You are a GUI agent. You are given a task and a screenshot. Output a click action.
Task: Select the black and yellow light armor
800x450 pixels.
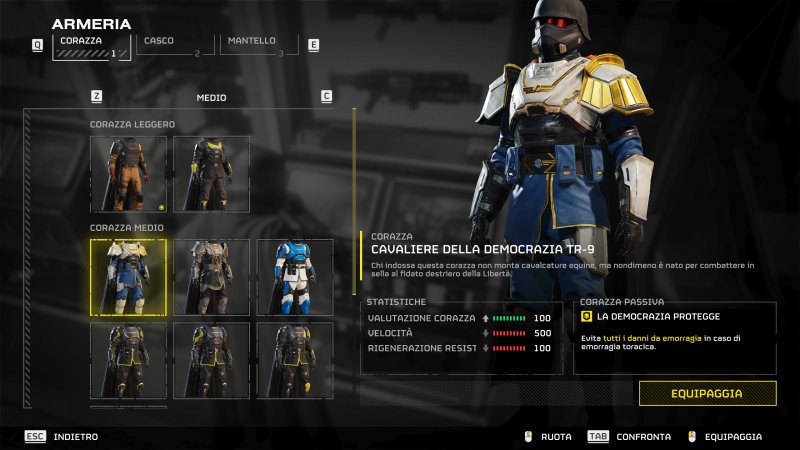[211, 174]
